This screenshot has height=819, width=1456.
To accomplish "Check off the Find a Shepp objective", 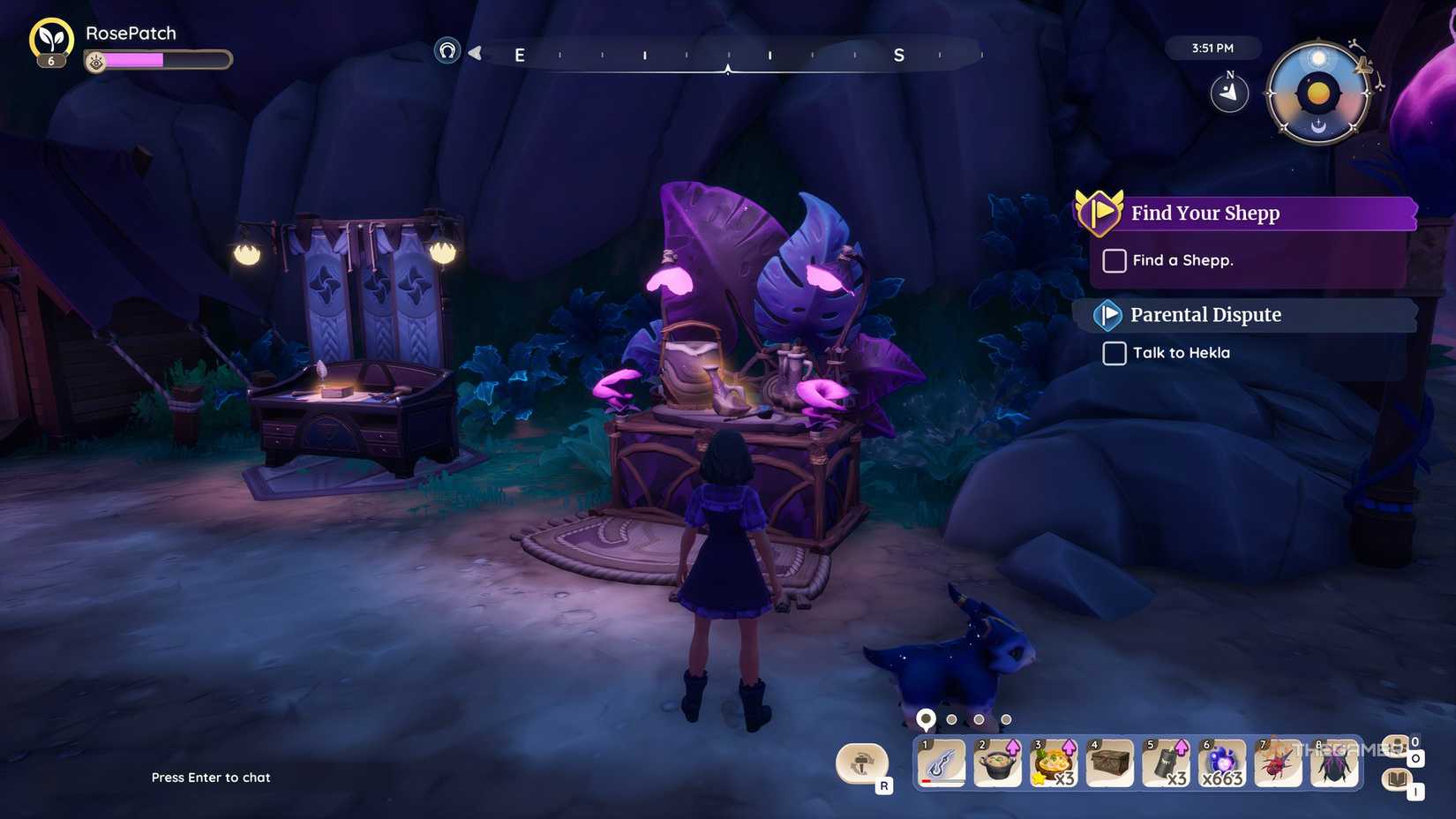I will 1114,260.
